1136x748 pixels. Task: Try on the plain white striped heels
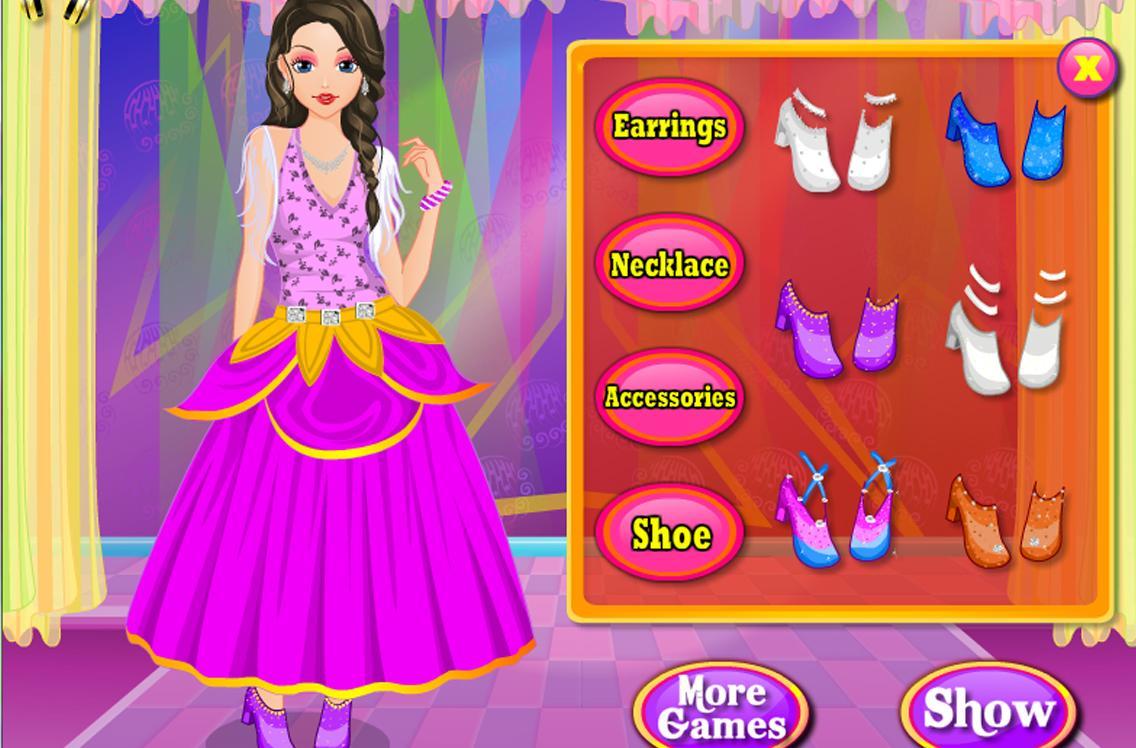[x=1005, y=331]
